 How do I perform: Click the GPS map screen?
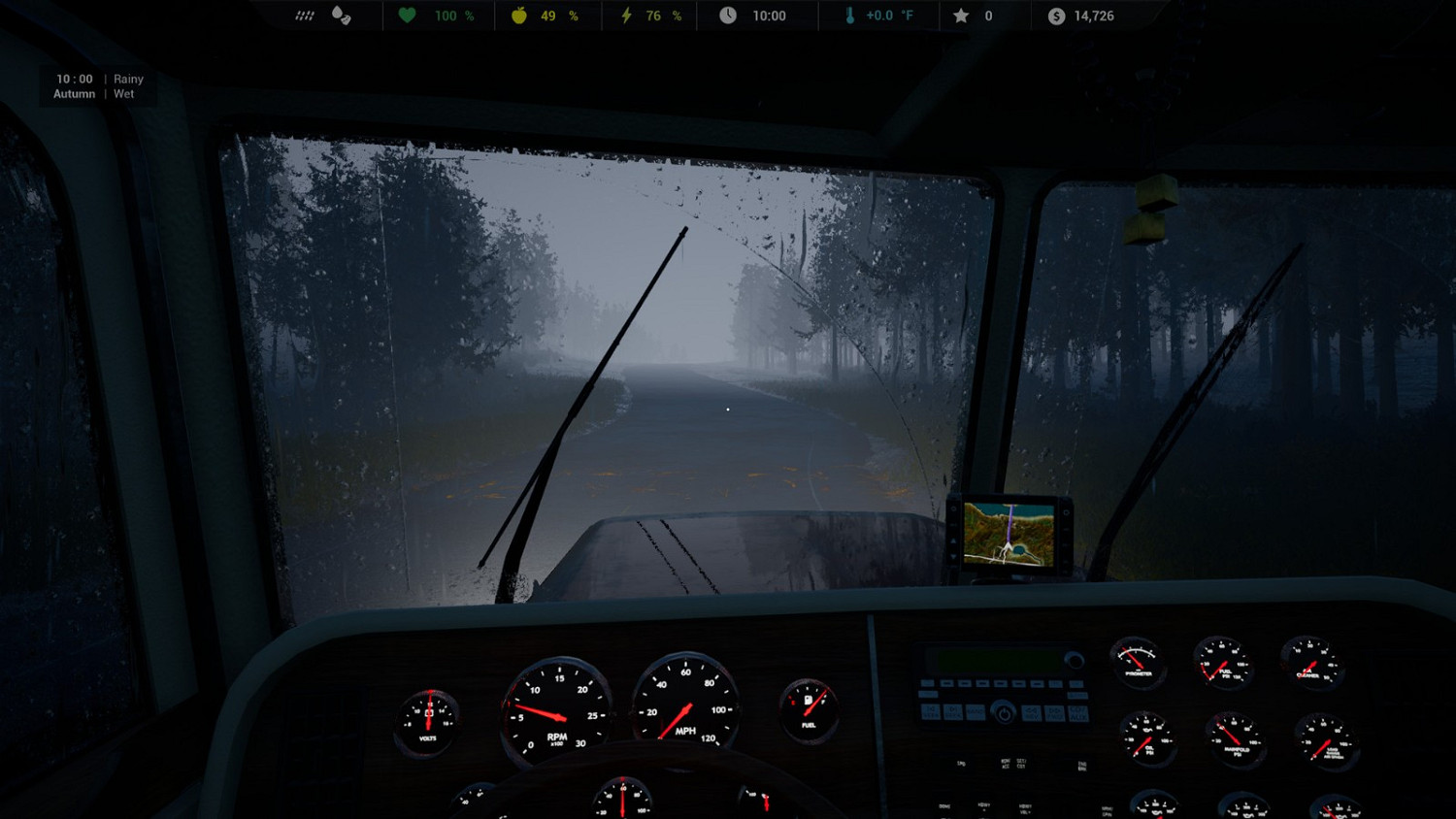tap(1009, 534)
